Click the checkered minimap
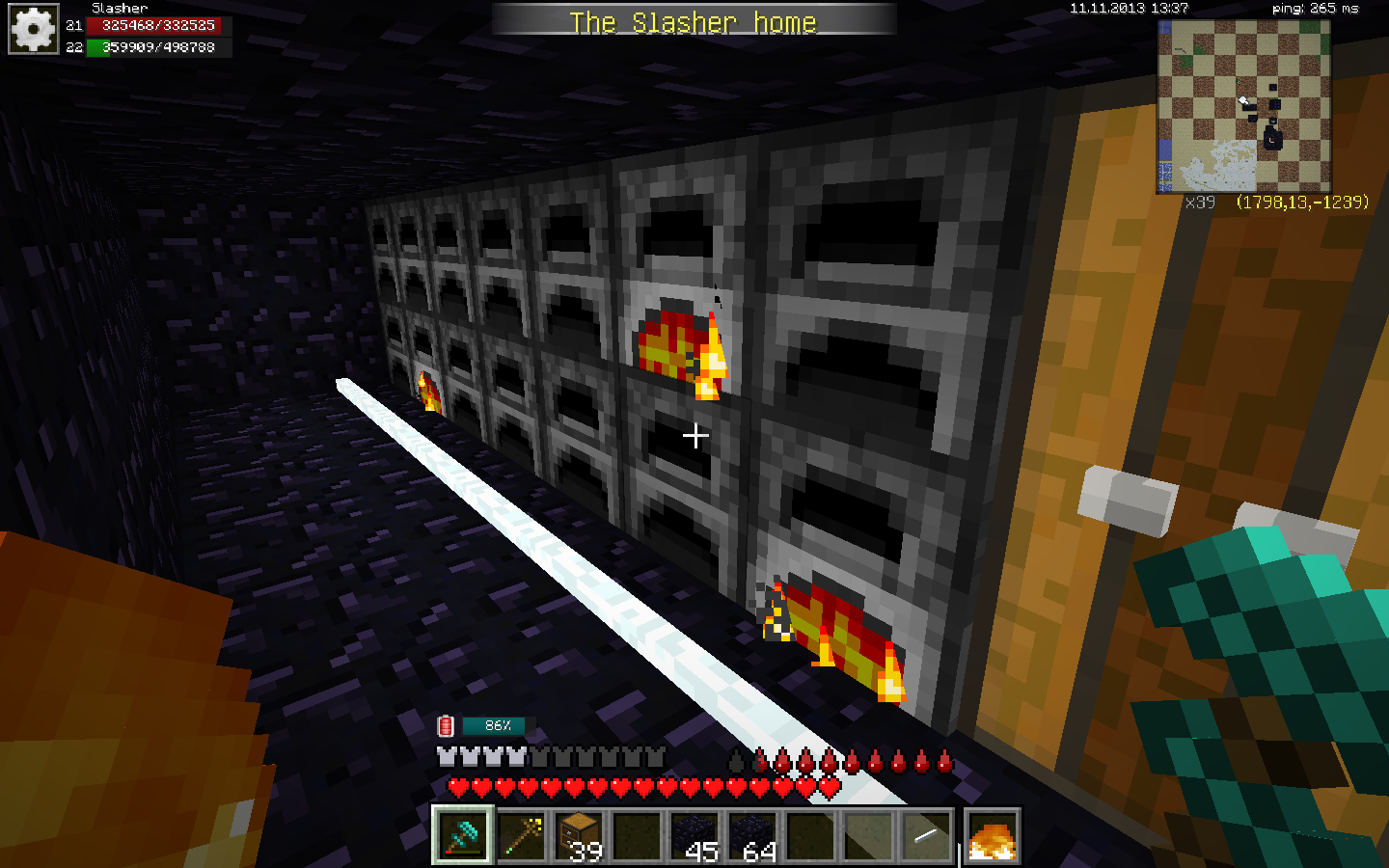 coord(1243,106)
